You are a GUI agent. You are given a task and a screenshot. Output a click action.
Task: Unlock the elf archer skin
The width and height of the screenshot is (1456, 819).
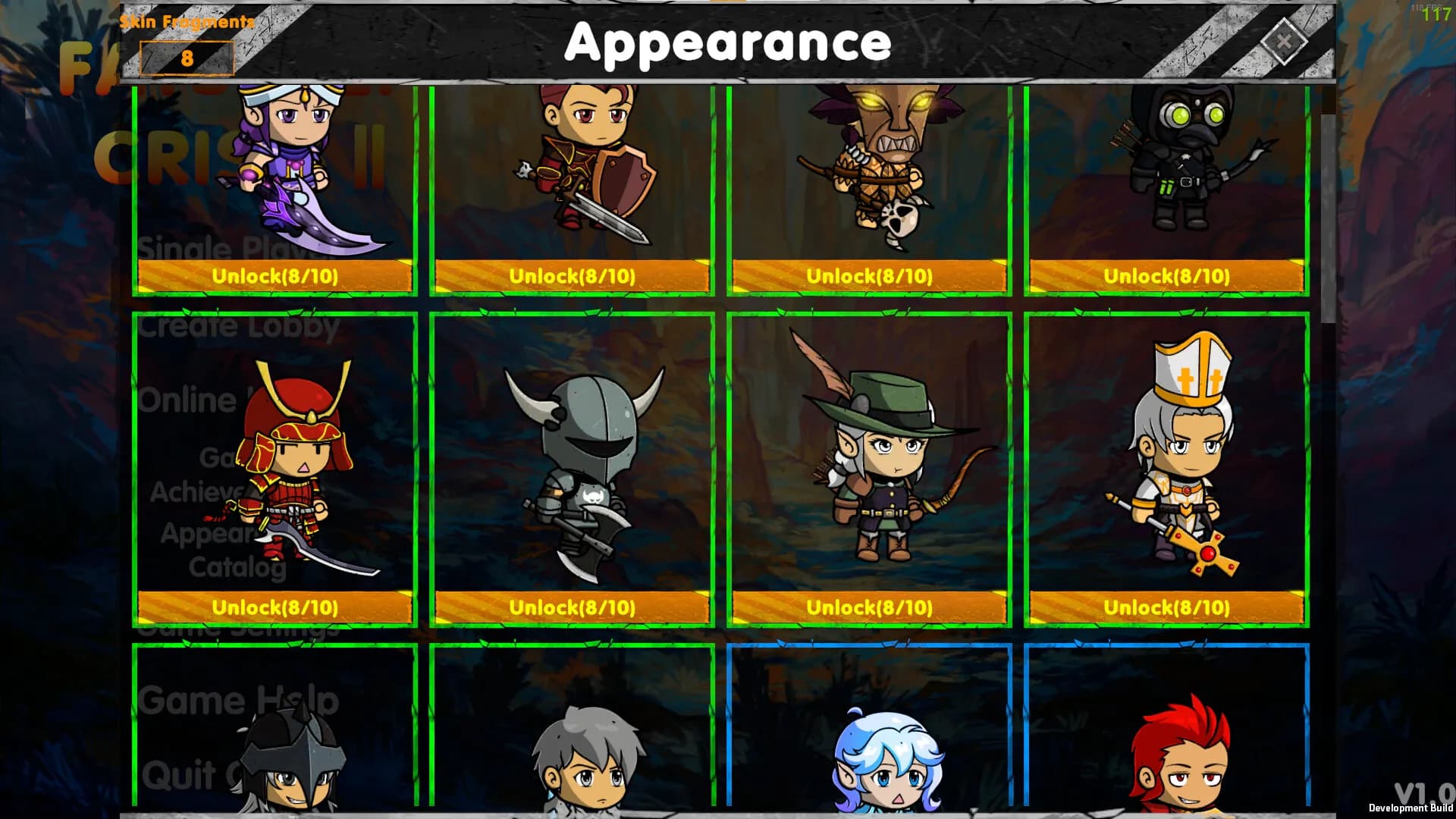point(868,607)
